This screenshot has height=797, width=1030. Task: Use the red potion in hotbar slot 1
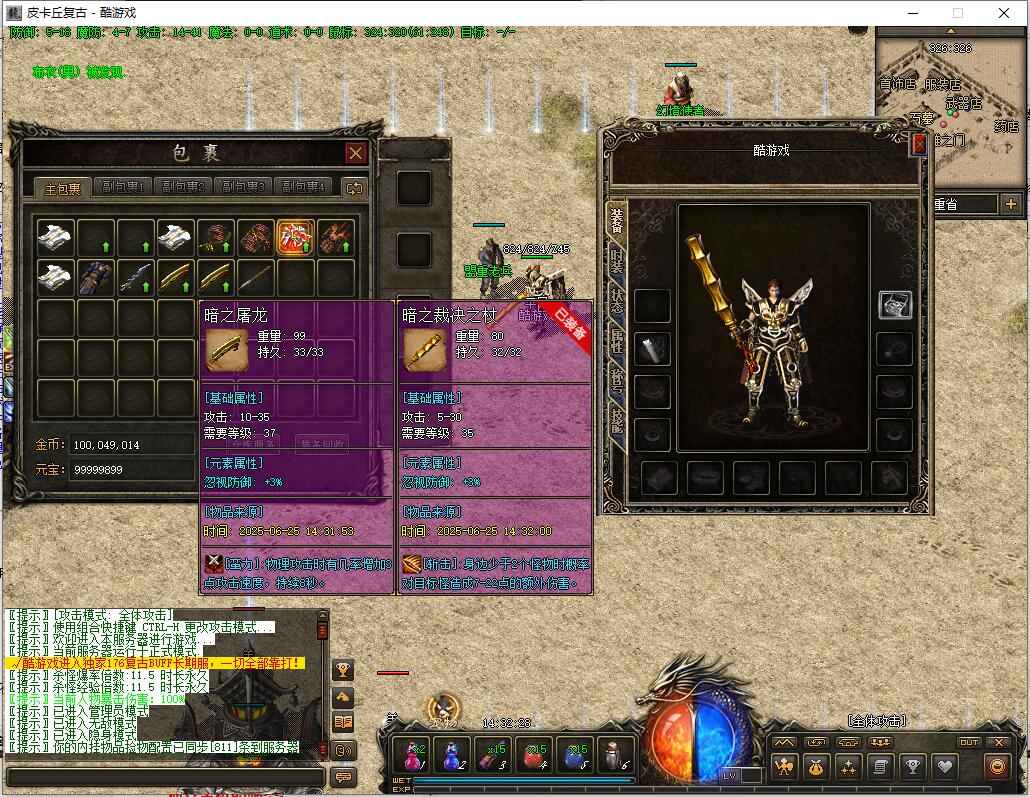pyautogui.click(x=411, y=754)
